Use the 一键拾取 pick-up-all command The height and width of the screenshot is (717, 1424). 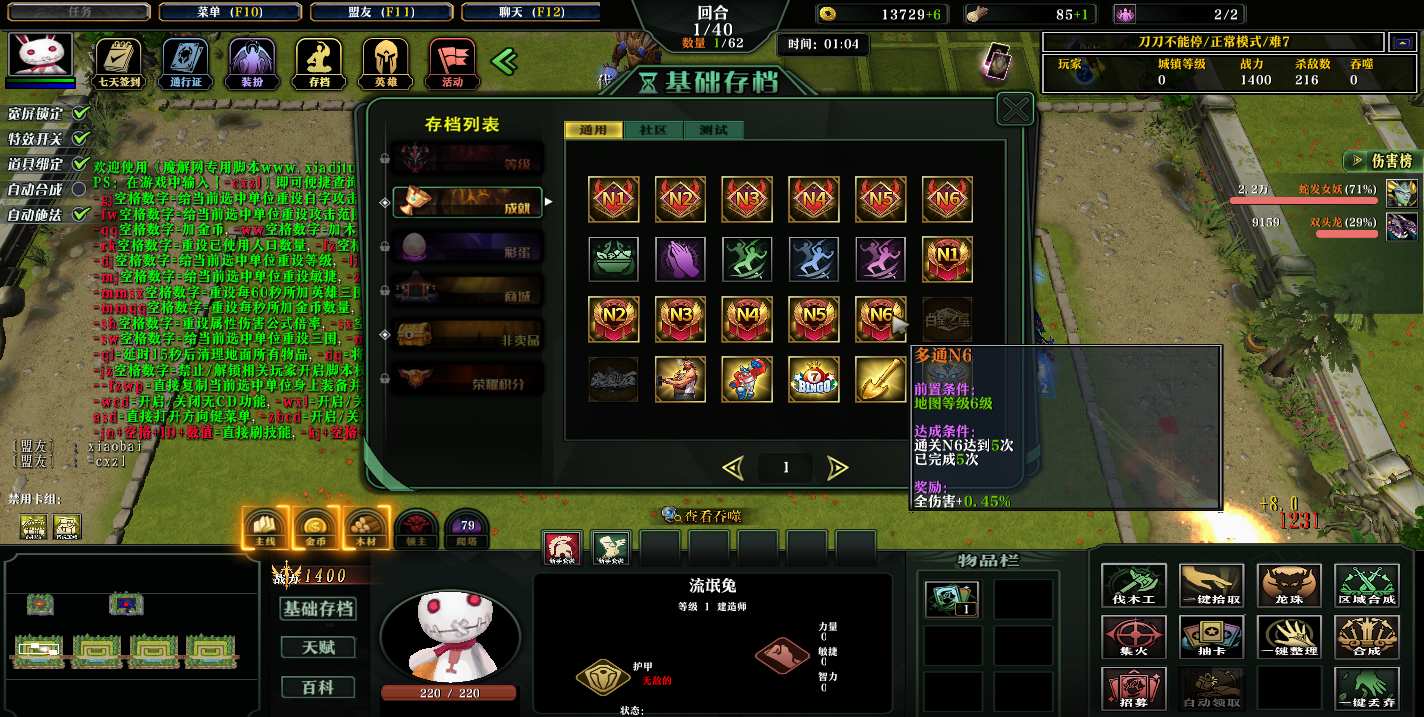point(1211,585)
